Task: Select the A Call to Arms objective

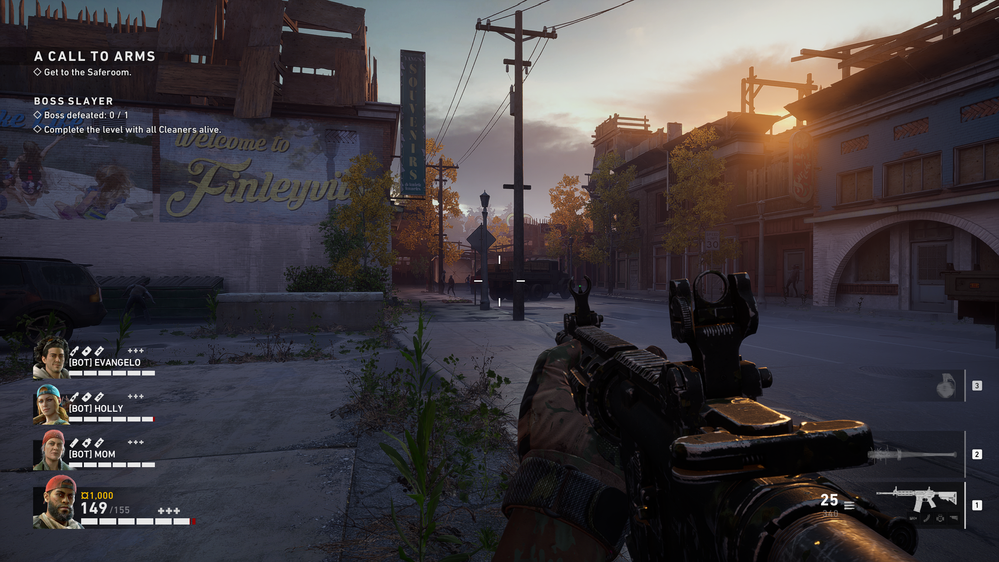Action: point(77,57)
